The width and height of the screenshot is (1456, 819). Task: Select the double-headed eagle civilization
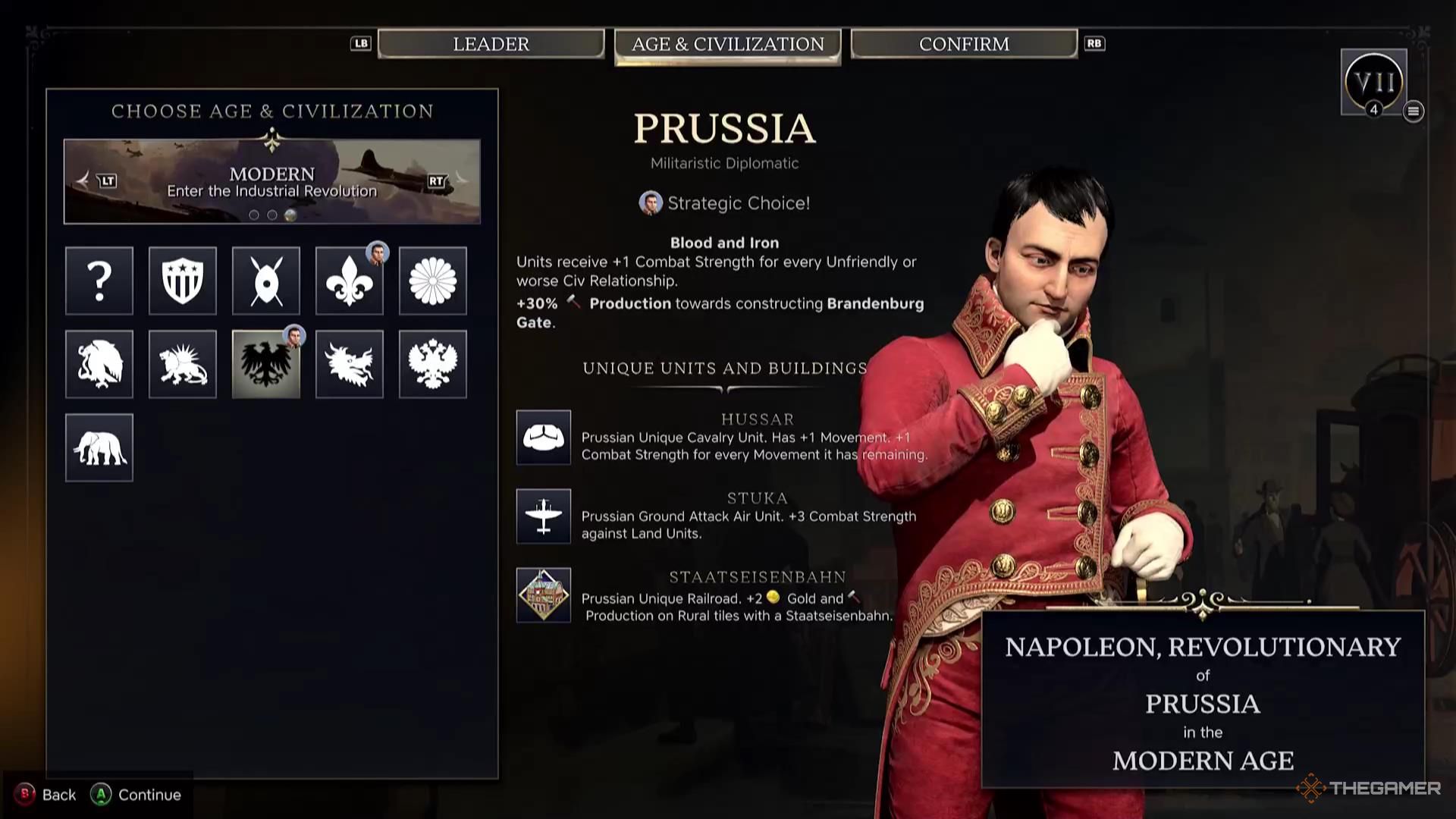pos(433,364)
